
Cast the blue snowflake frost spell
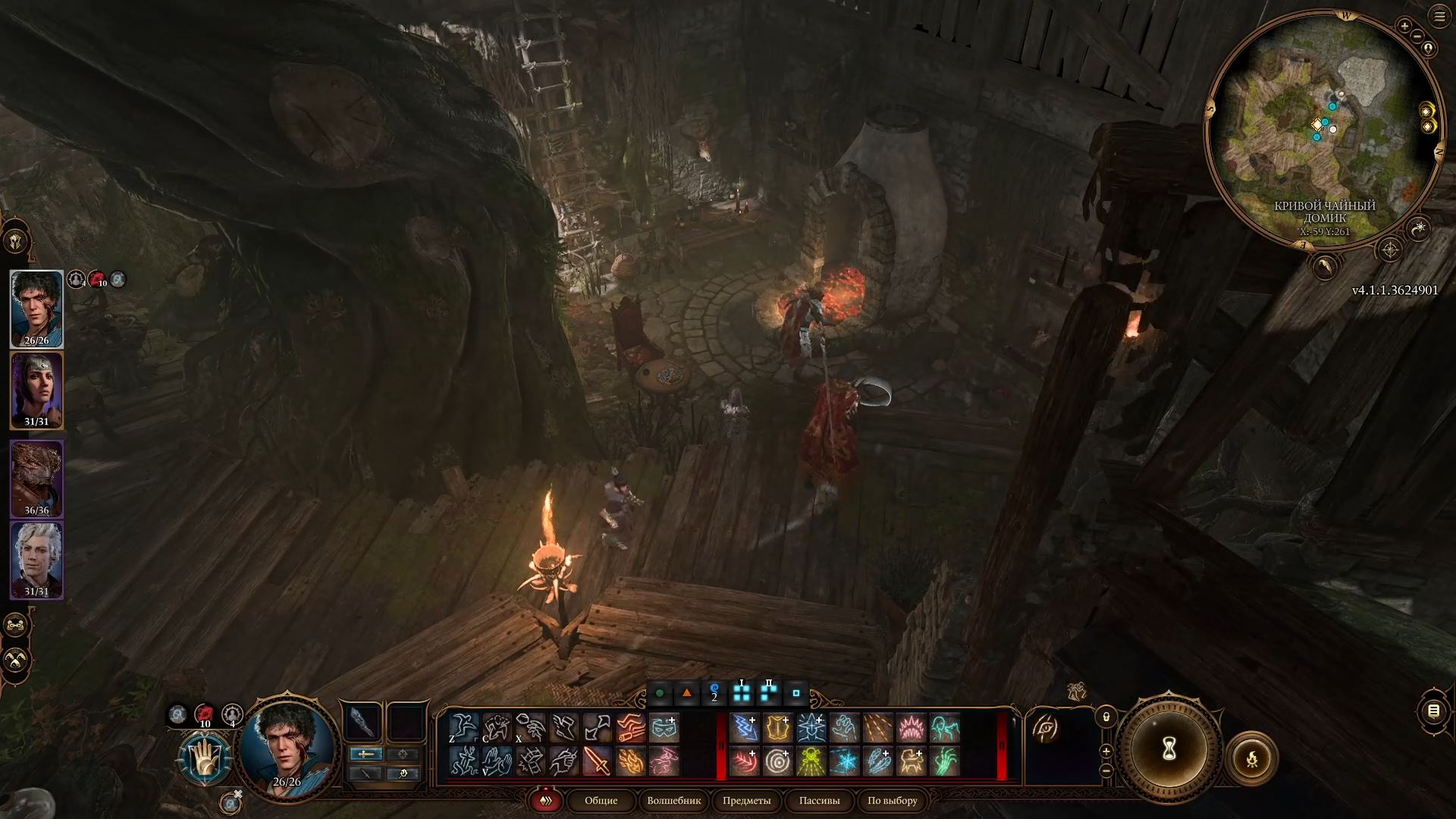tap(844, 761)
